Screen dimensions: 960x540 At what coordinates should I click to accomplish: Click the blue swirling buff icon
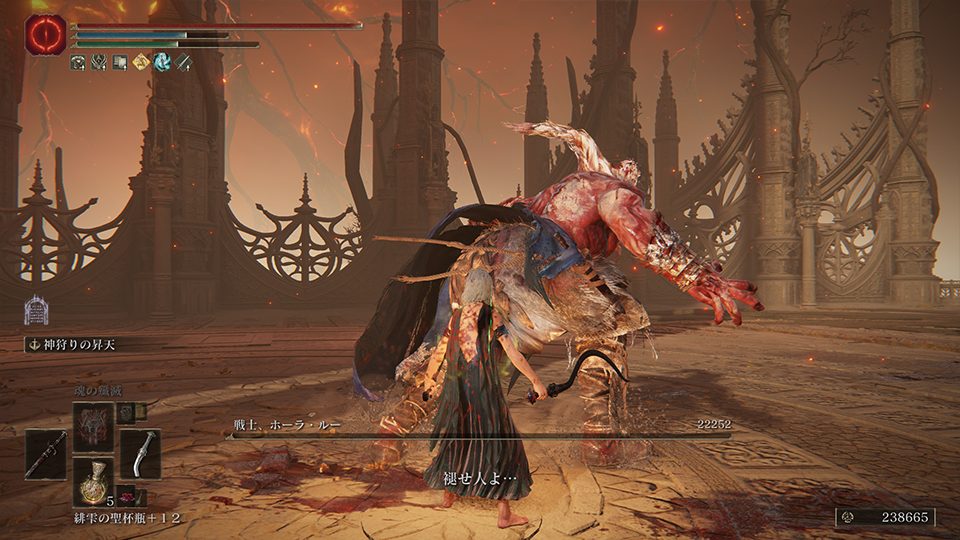[160, 63]
